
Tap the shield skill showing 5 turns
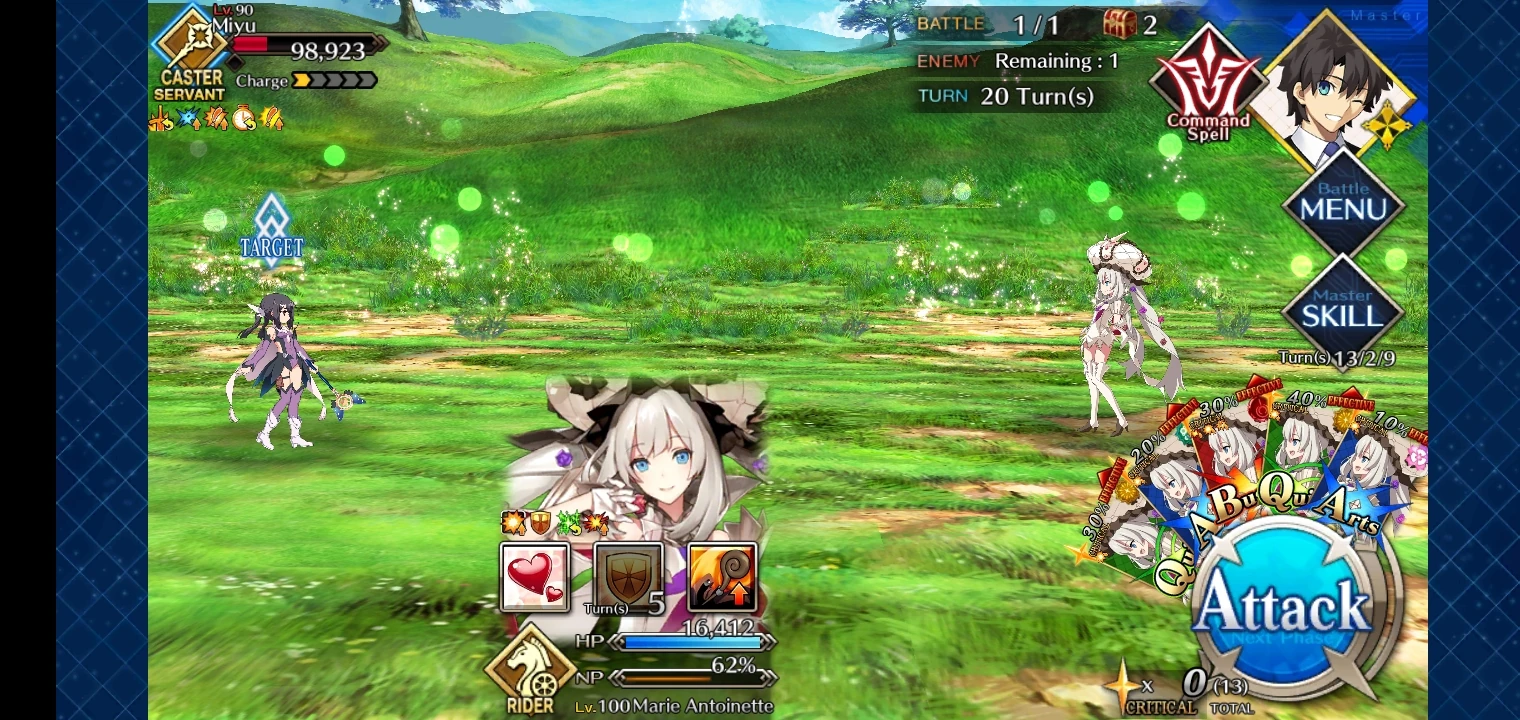(x=629, y=577)
